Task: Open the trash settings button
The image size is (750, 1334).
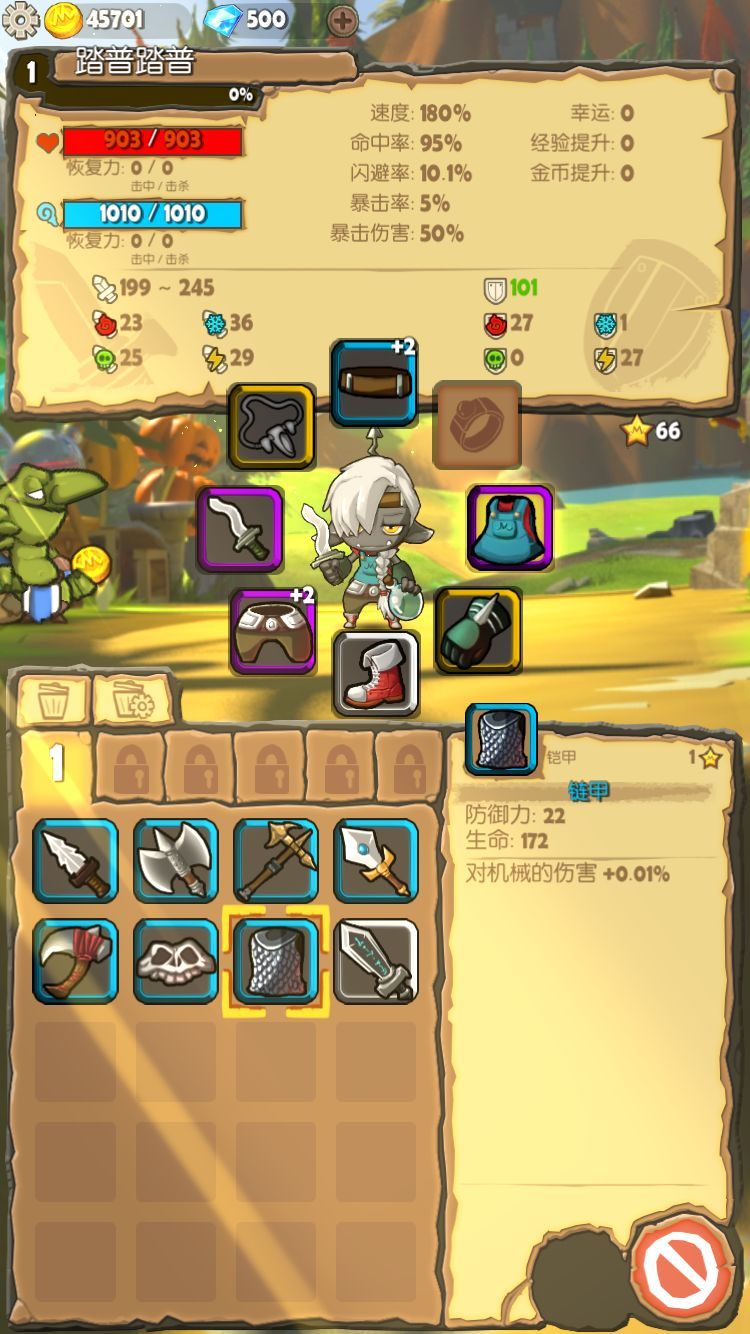Action: point(133,700)
